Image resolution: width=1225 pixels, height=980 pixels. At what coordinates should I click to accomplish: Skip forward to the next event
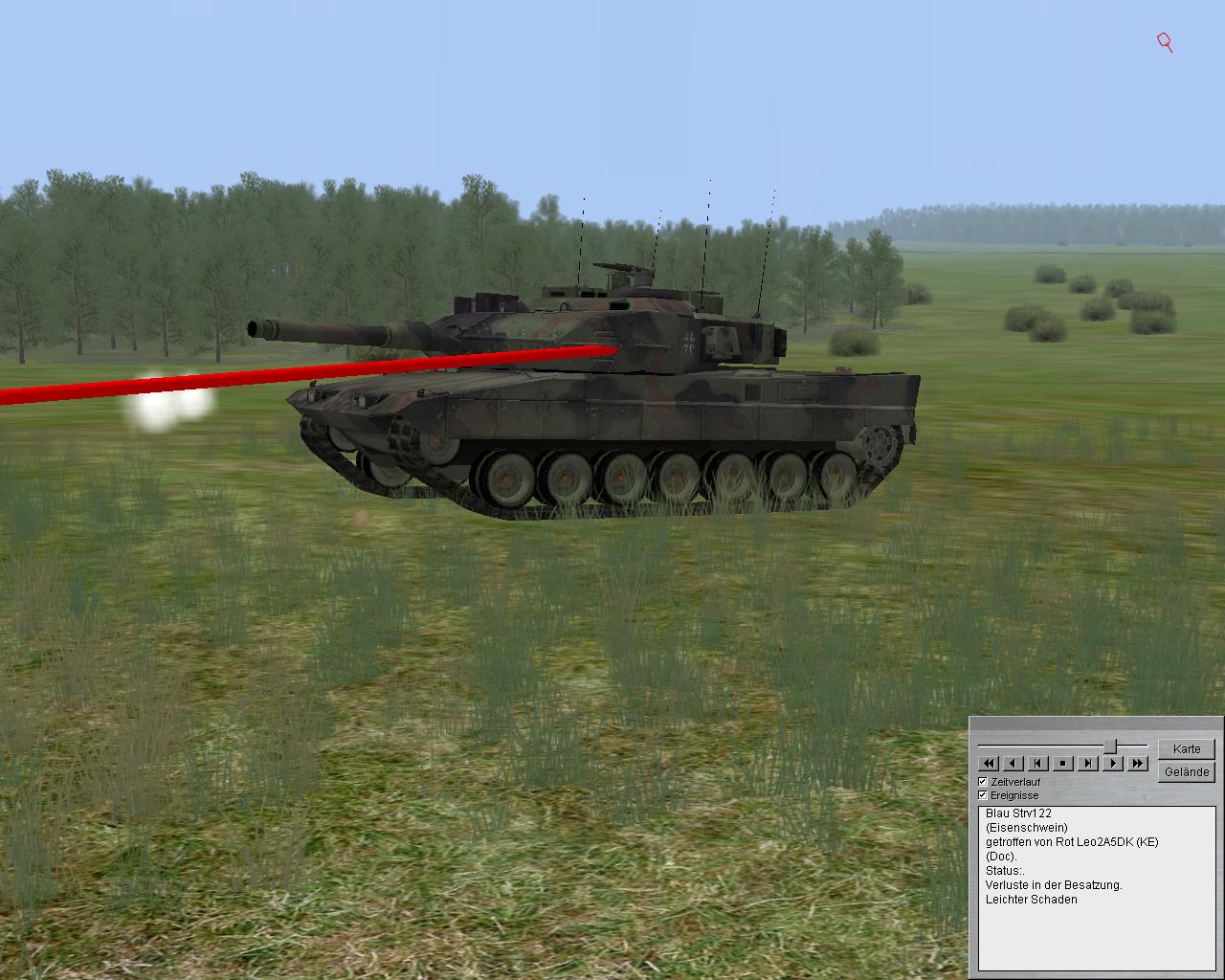click(1088, 764)
